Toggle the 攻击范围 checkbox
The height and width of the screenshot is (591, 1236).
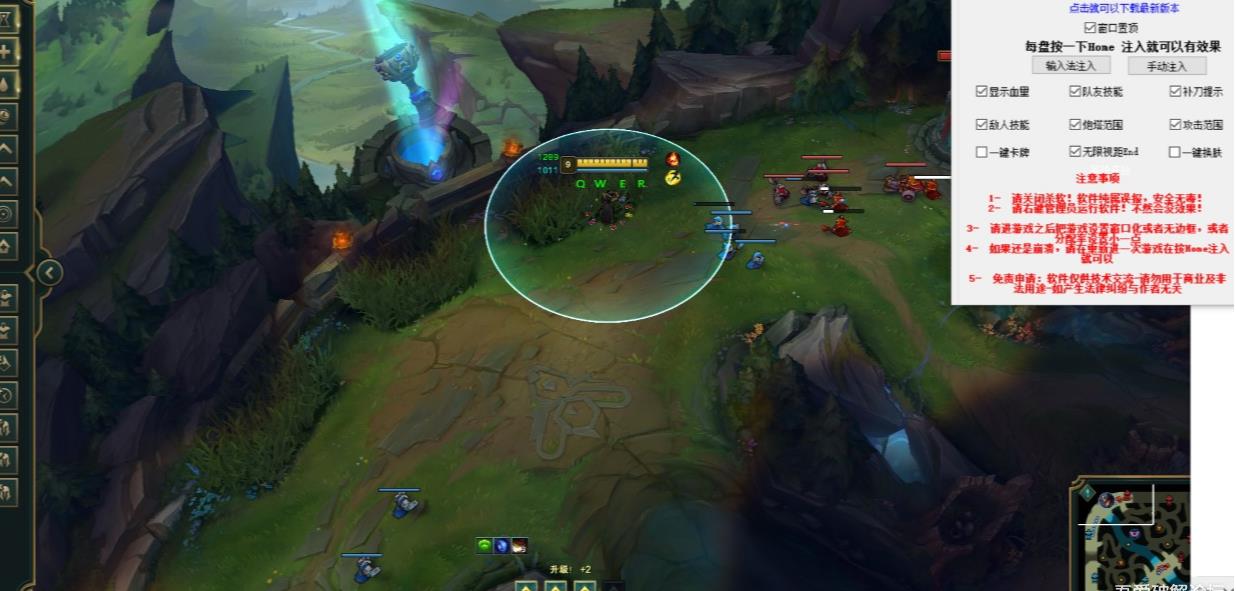coord(1175,125)
